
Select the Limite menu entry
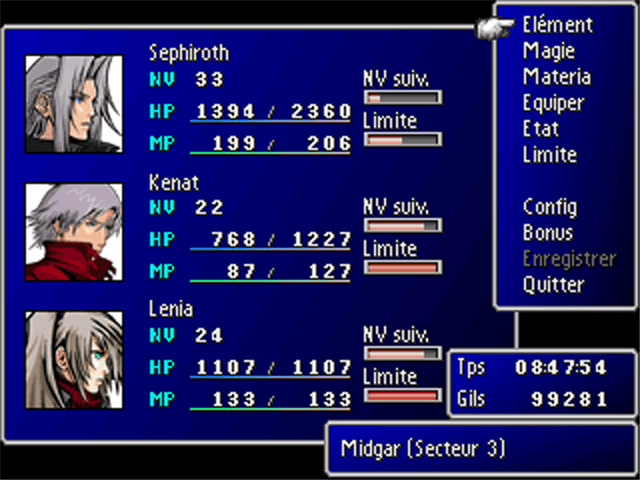549,155
